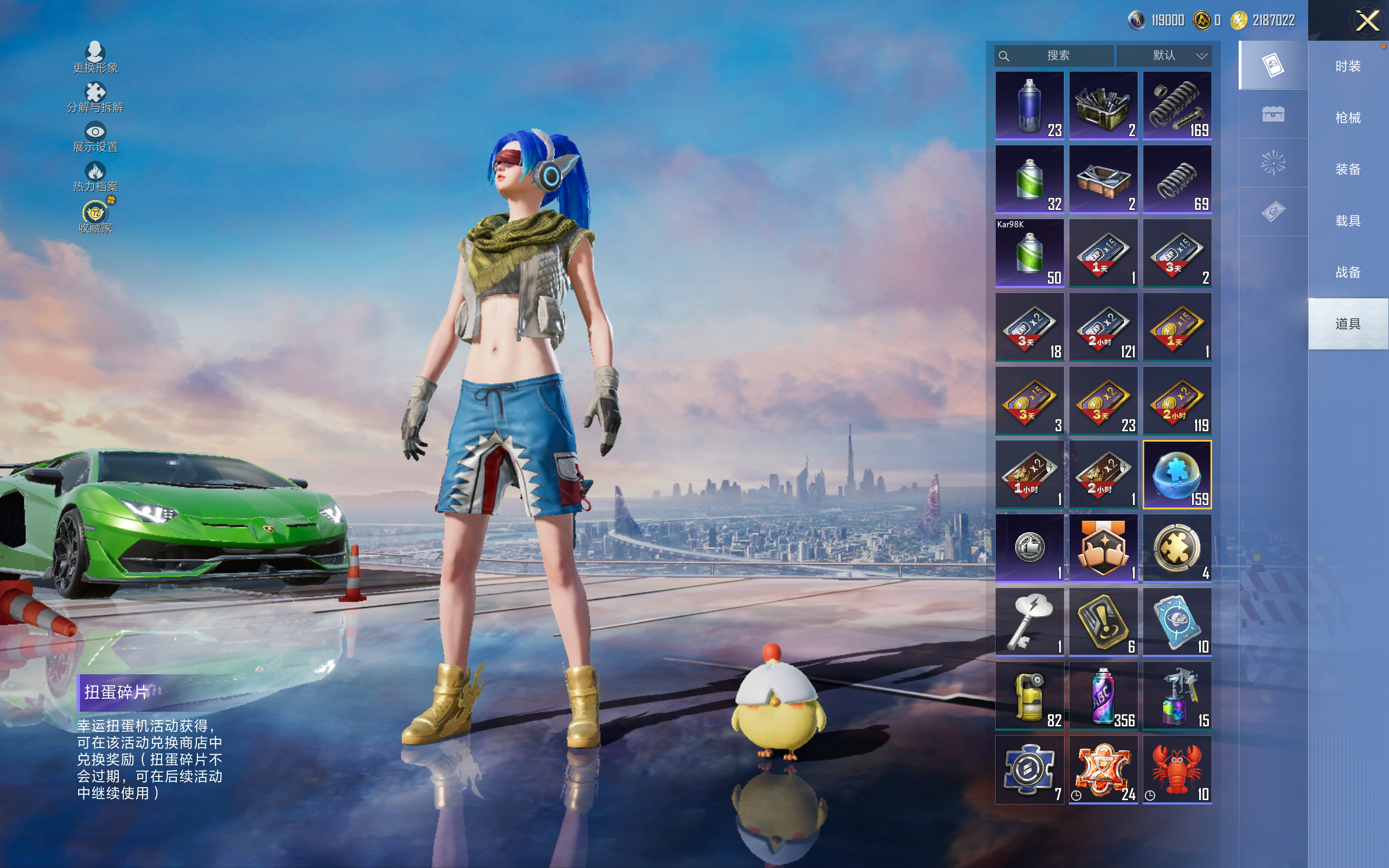Open 分解与拆解 puzzle icon

click(95, 97)
